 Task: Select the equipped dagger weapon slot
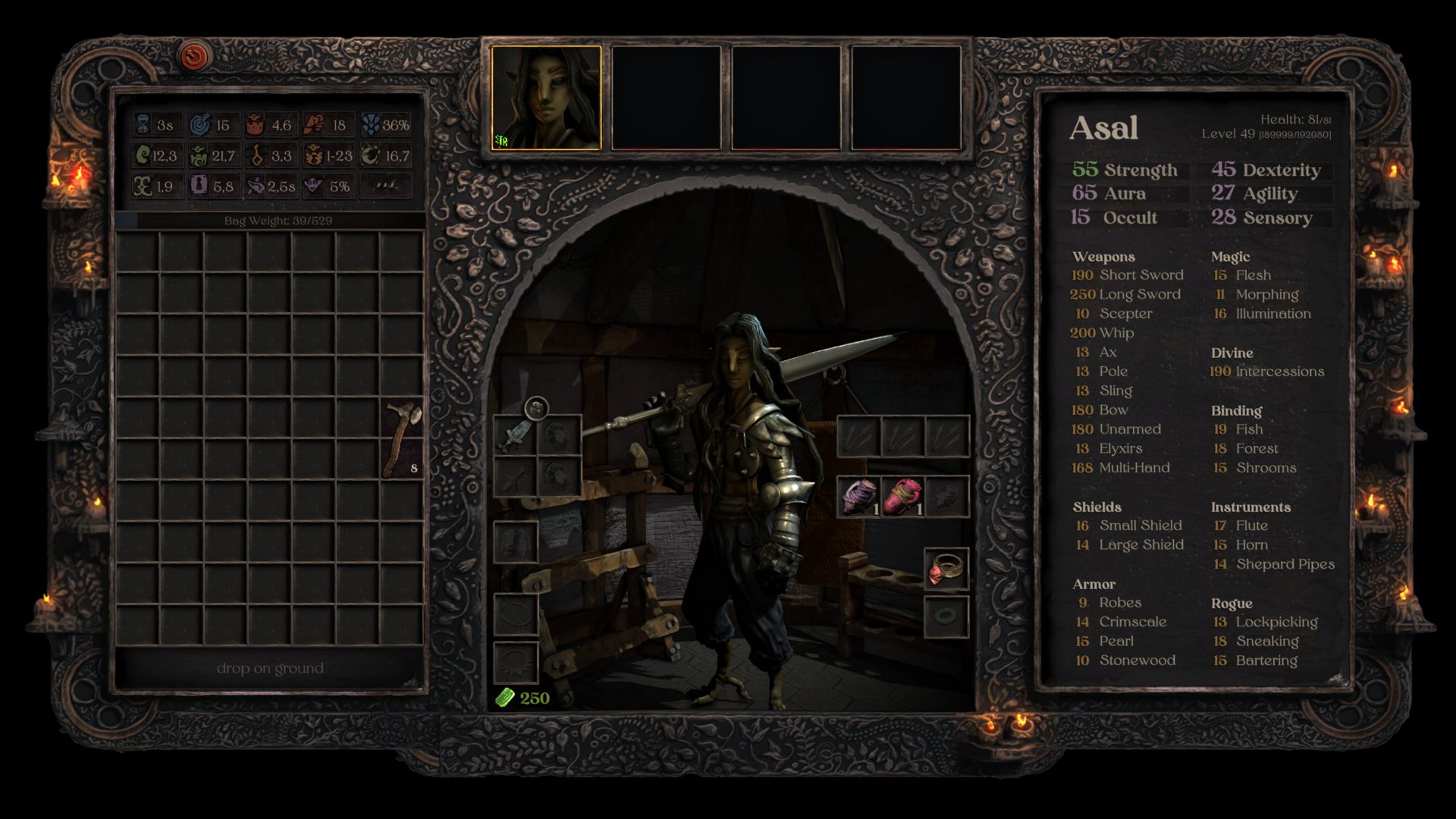pyautogui.click(x=515, y=436)
